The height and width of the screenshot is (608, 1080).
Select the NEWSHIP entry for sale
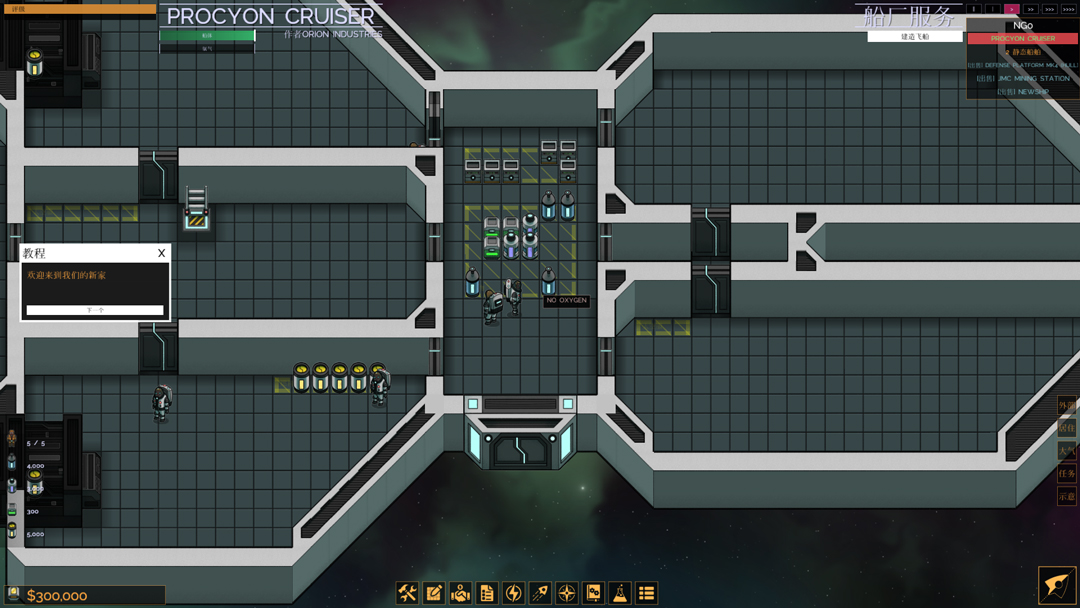click(1022, 91)
